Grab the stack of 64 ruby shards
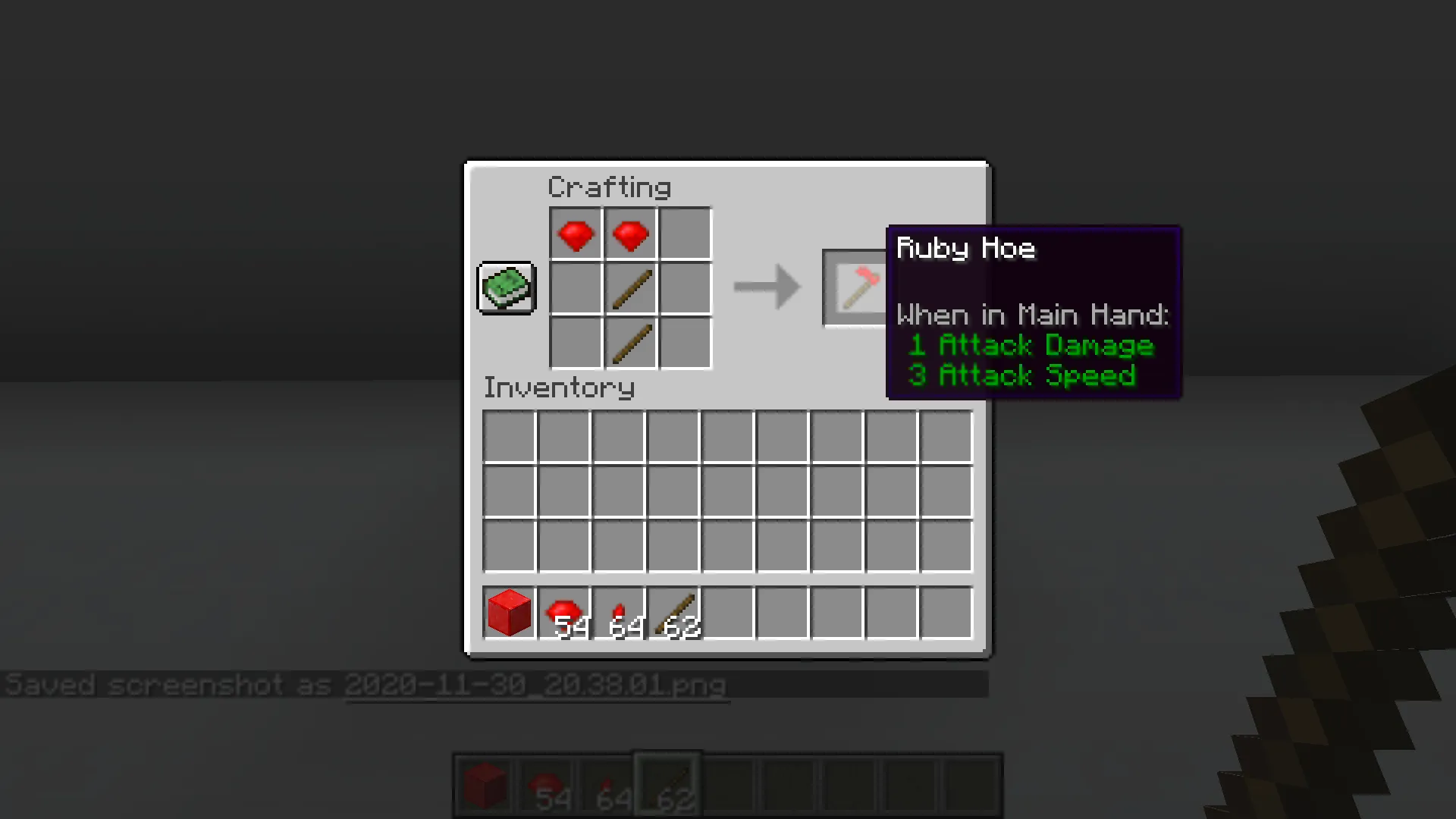The height and width of the screenshot is (819, 1456). [619, 613]
